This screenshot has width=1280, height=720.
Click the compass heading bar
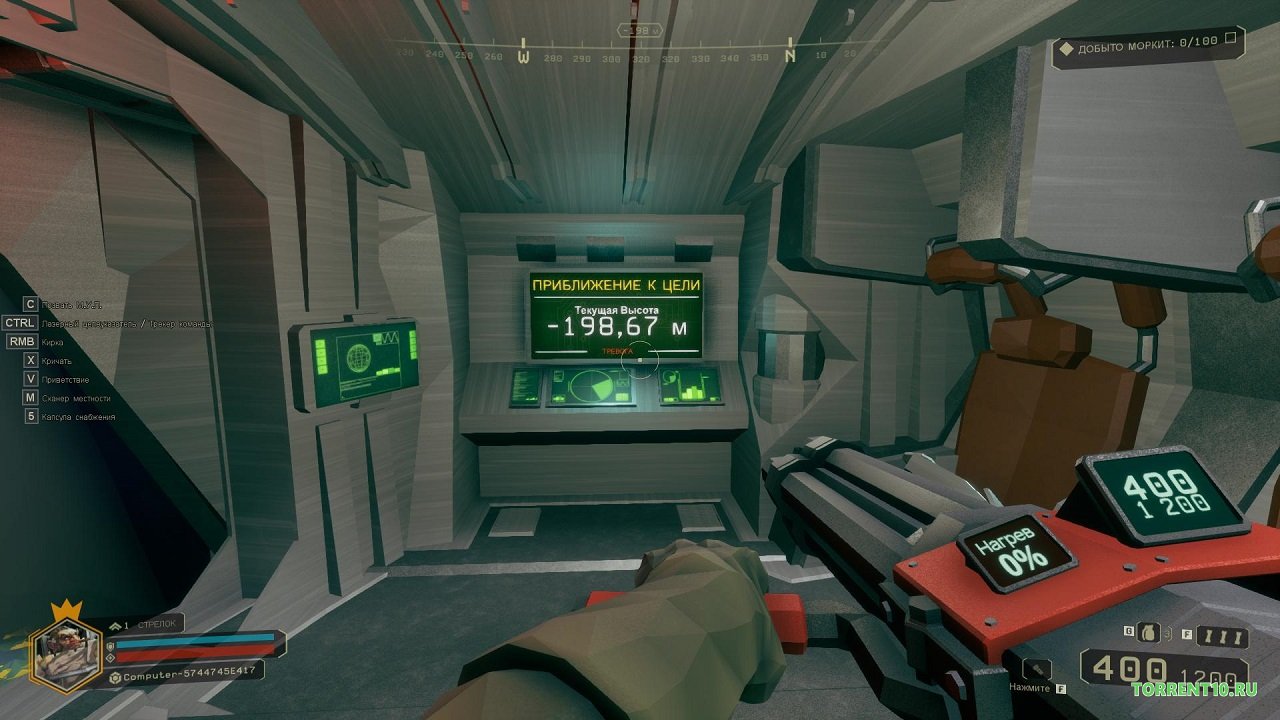click(x=640, y=56)
